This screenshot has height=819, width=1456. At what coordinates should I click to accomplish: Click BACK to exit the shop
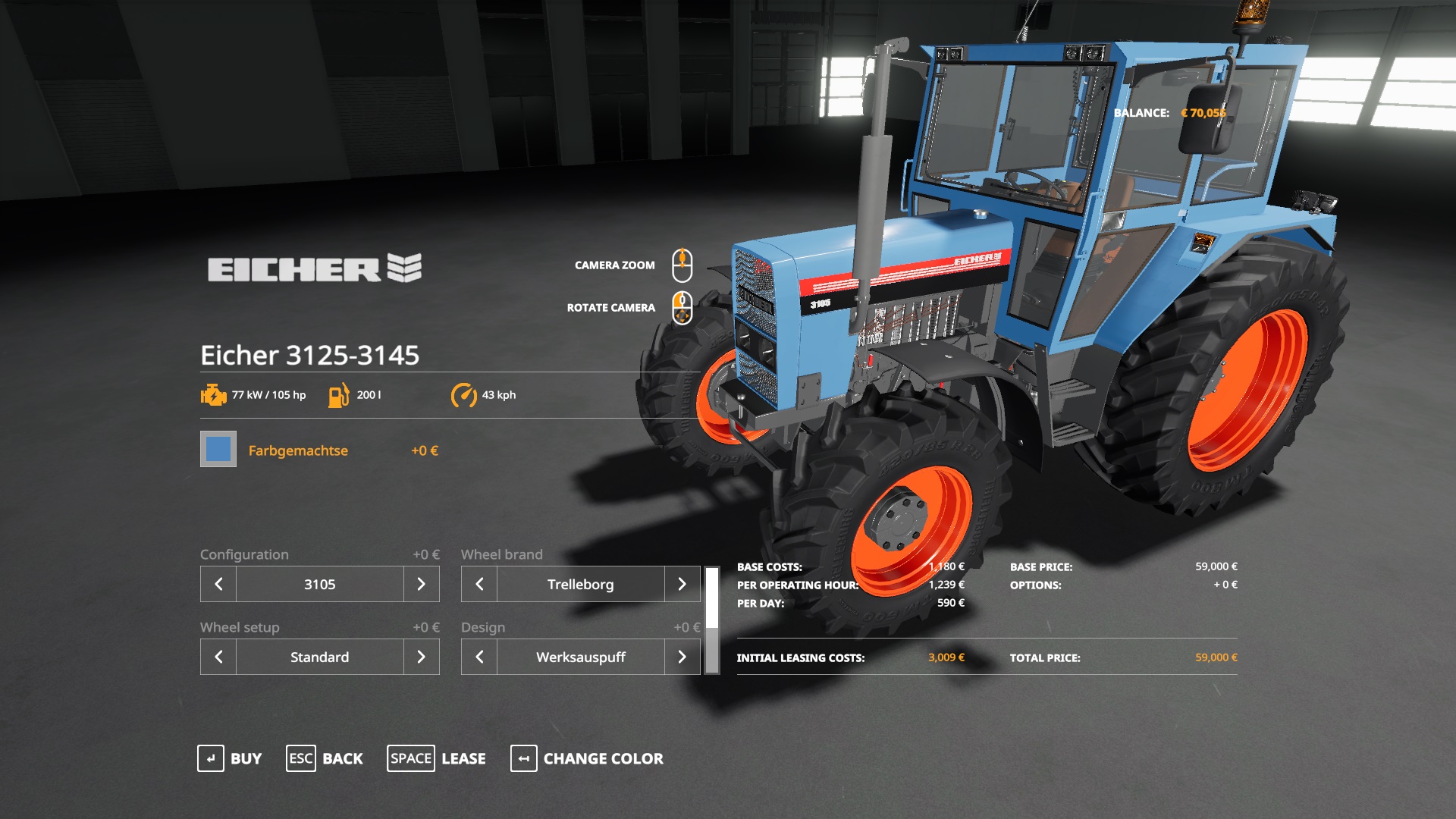point(343,758)
